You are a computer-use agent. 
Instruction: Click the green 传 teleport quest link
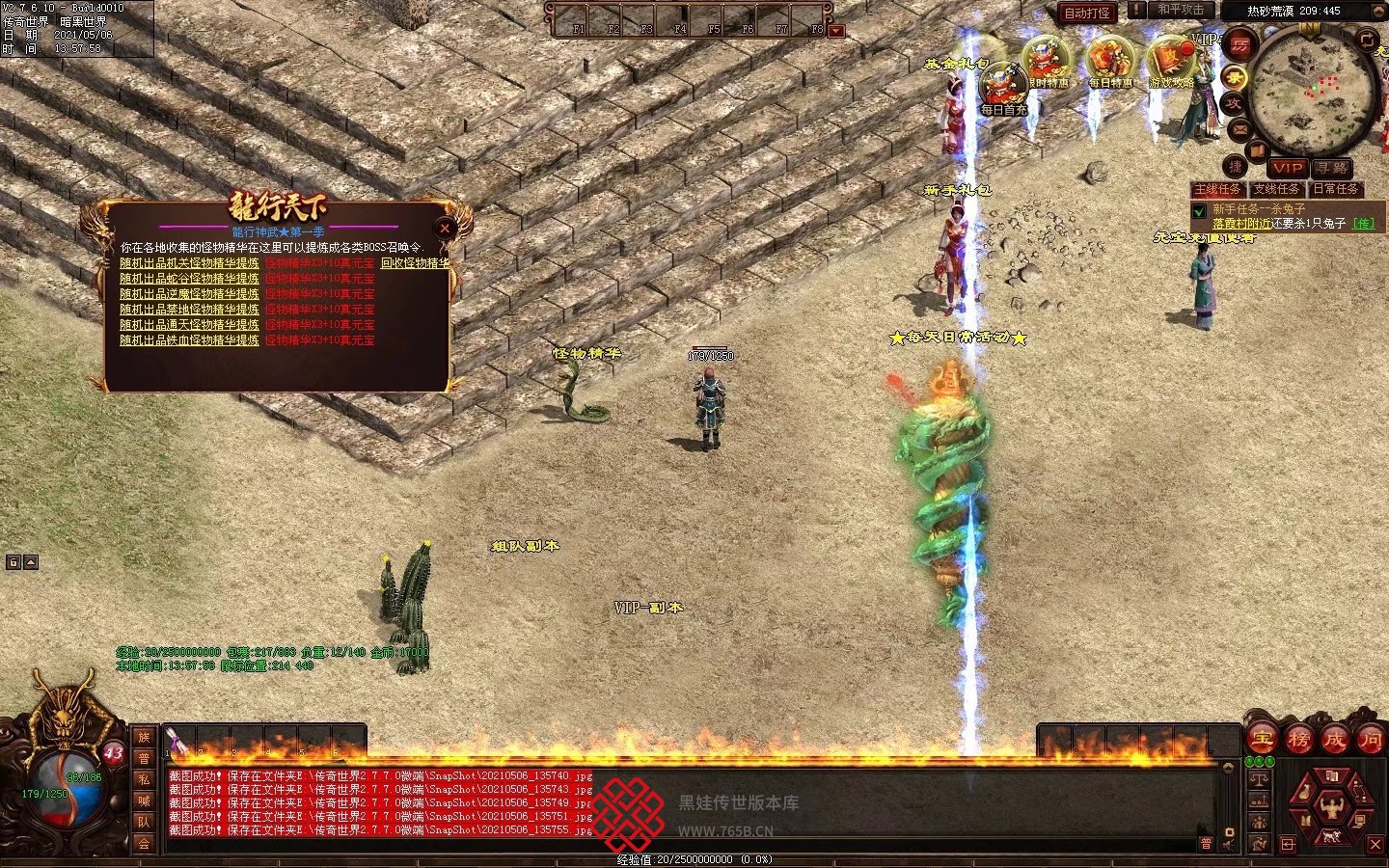1364,224
